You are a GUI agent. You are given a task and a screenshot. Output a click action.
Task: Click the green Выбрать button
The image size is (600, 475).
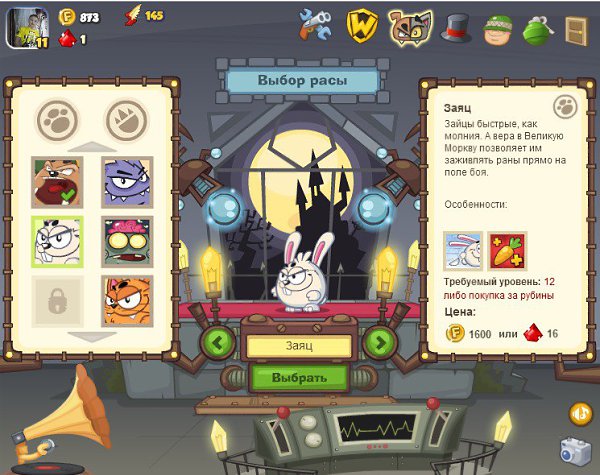click(x=299, y=378)
